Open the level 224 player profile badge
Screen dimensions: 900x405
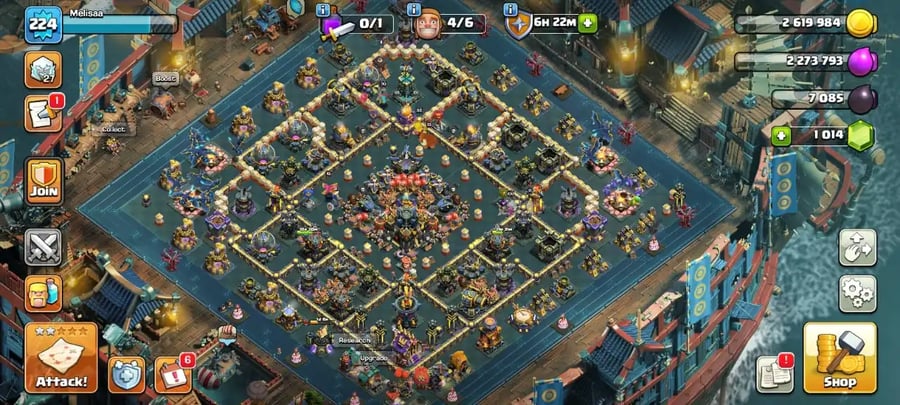(42, 24)
